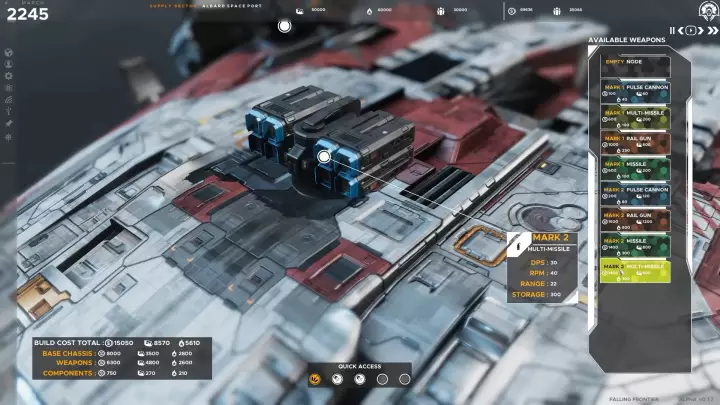
Task: Select the top hardpoint node circle
Action: pos(285,26)
